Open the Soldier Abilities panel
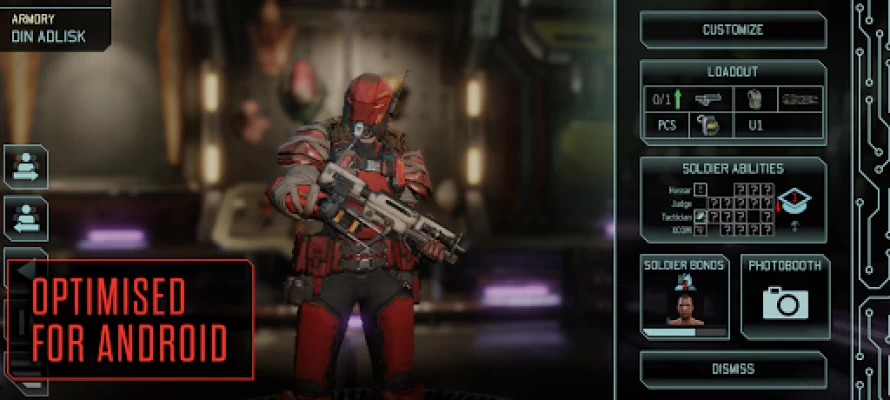The width and height of the screenshot is (890, 400). (733, 169)
